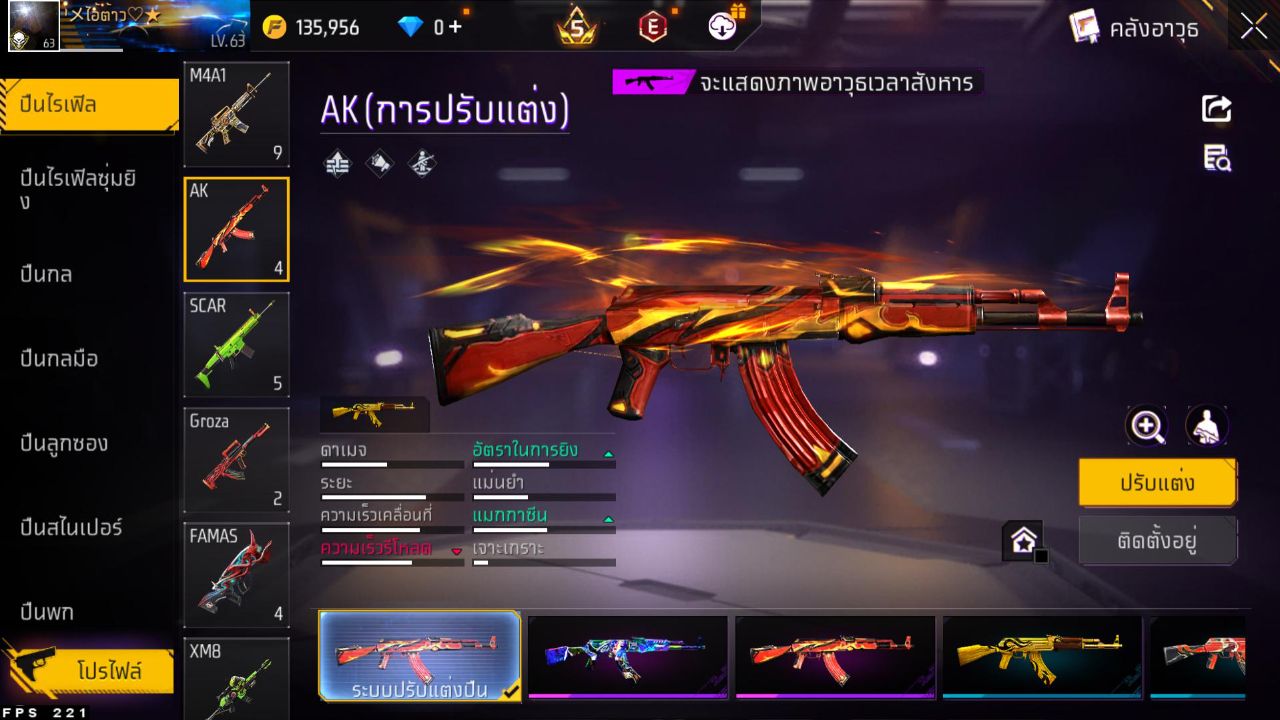1280x720 pixels.
Task: Select the skin attribute diamond icon
Action: tap(378, 161)
